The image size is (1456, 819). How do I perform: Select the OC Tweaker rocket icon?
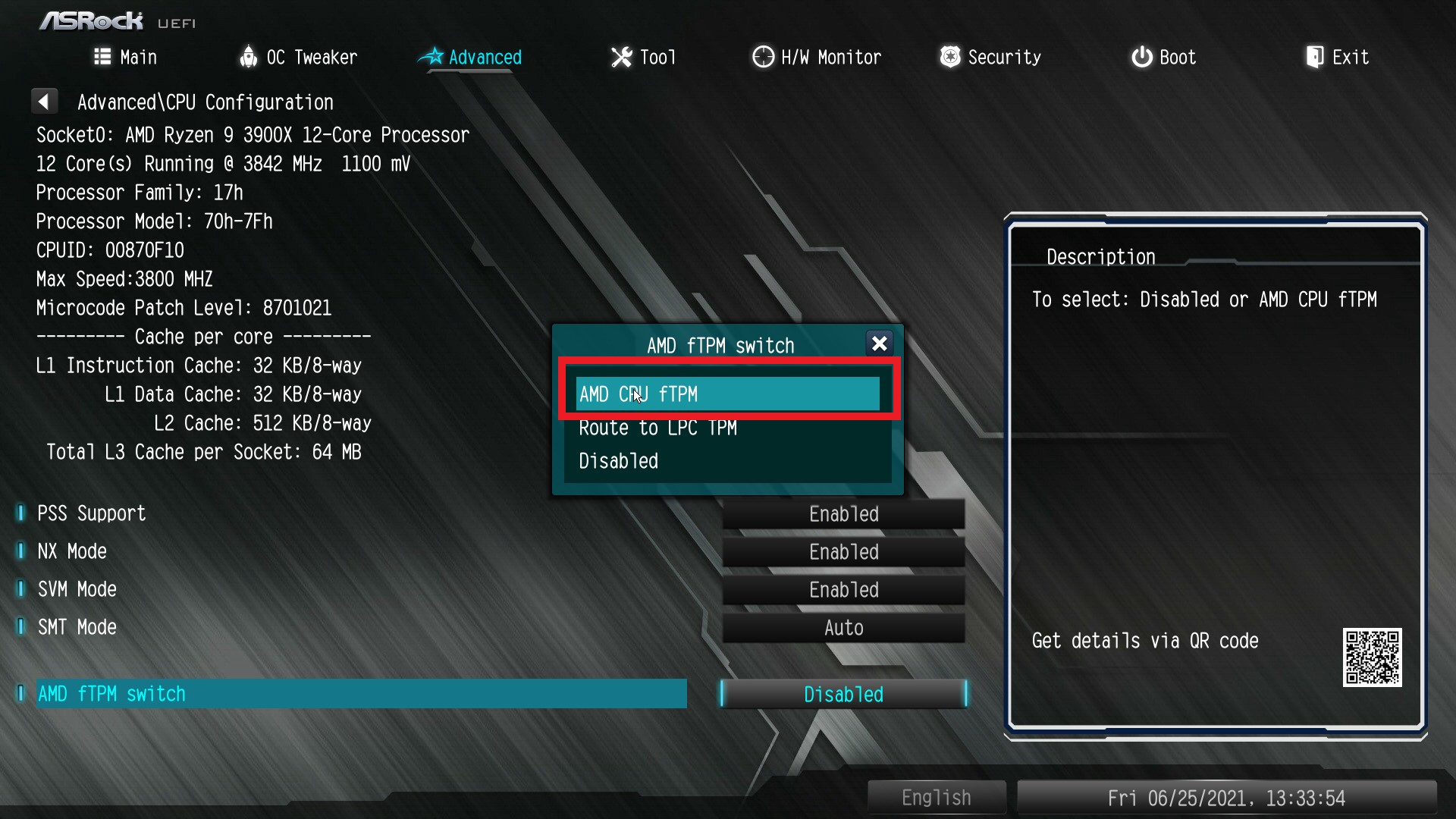(x=248, y=57)
